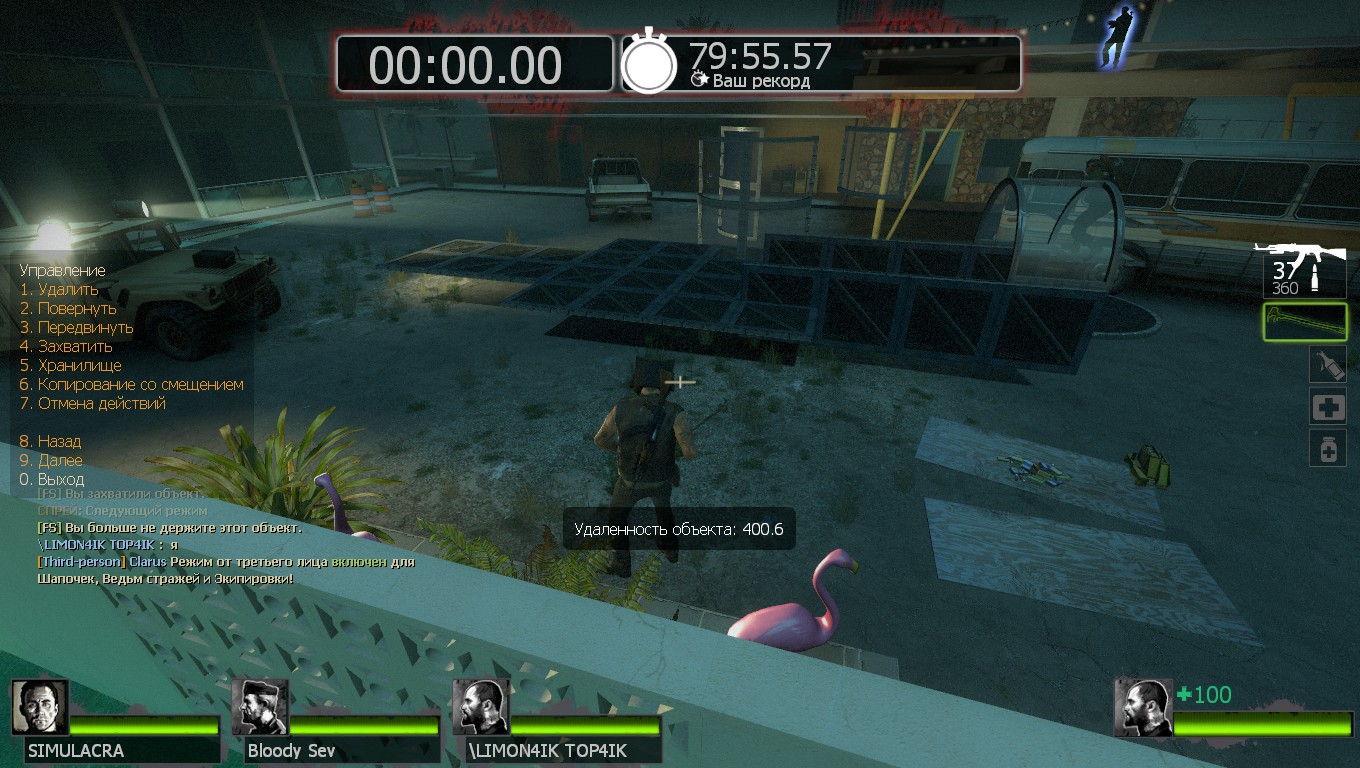Select Bloody Sev's teammate portrait
1360x768 pixels.
point(260,708)
